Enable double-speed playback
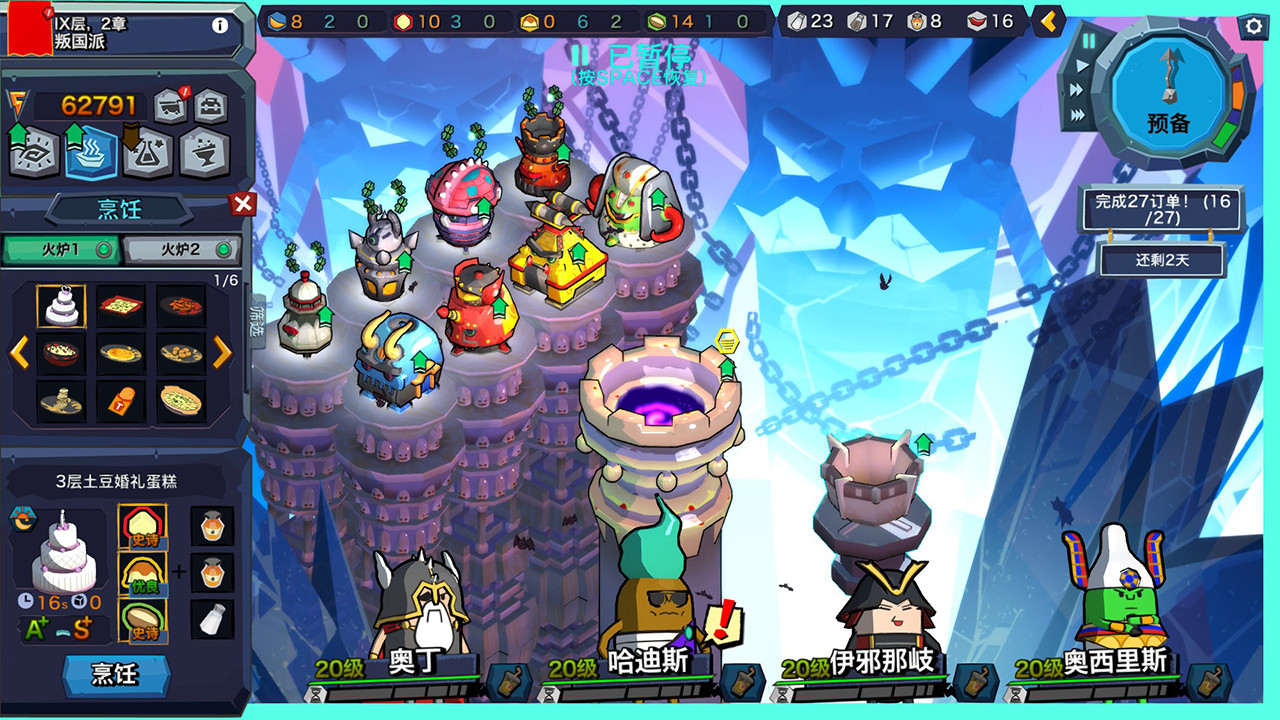 (x=1077, y=88)
